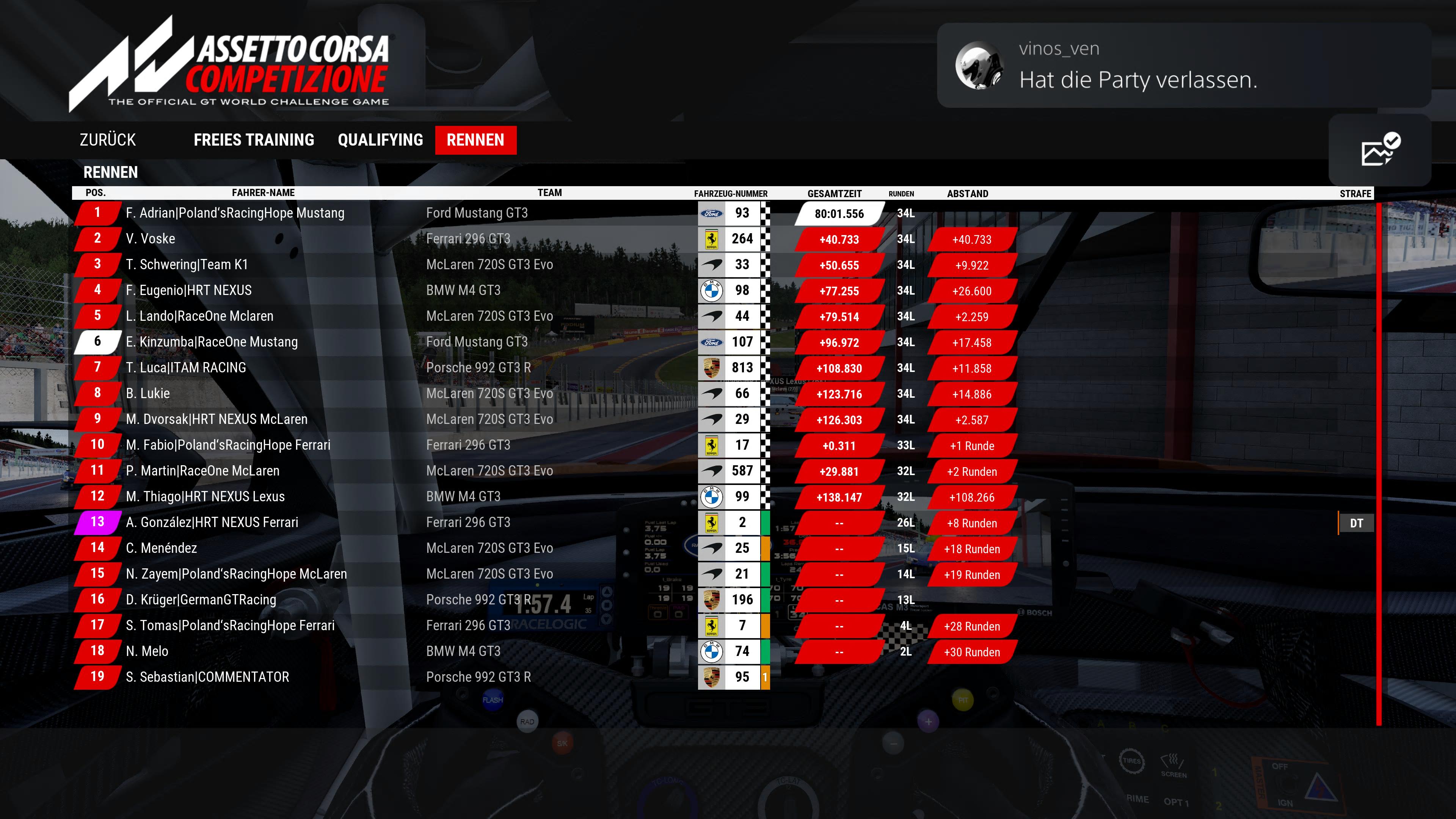The width and height of the screenshot is (1456, 819).
Task: Select race winner F. Adrian's row
Action: (x=235, y=213)
